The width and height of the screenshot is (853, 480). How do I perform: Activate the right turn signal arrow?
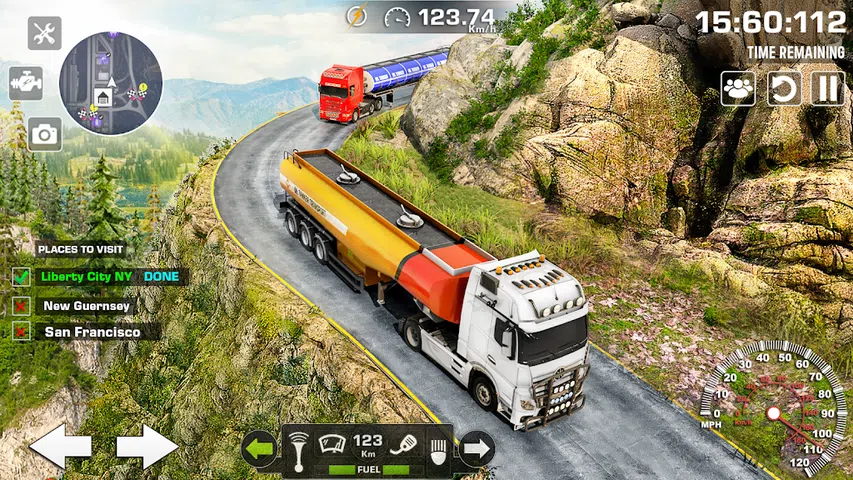[476, 449]
